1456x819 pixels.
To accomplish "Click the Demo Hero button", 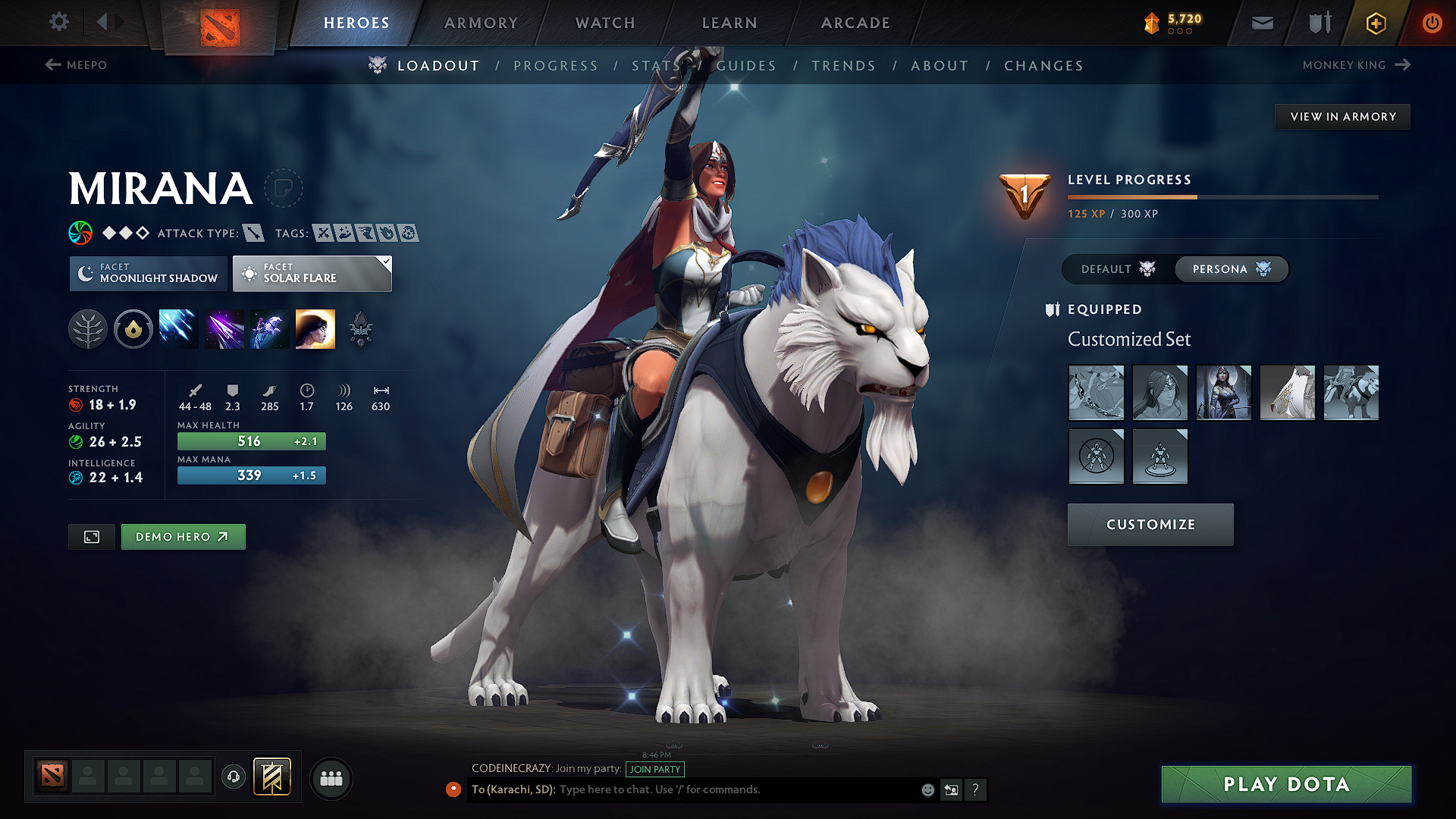I will [183, 536].
